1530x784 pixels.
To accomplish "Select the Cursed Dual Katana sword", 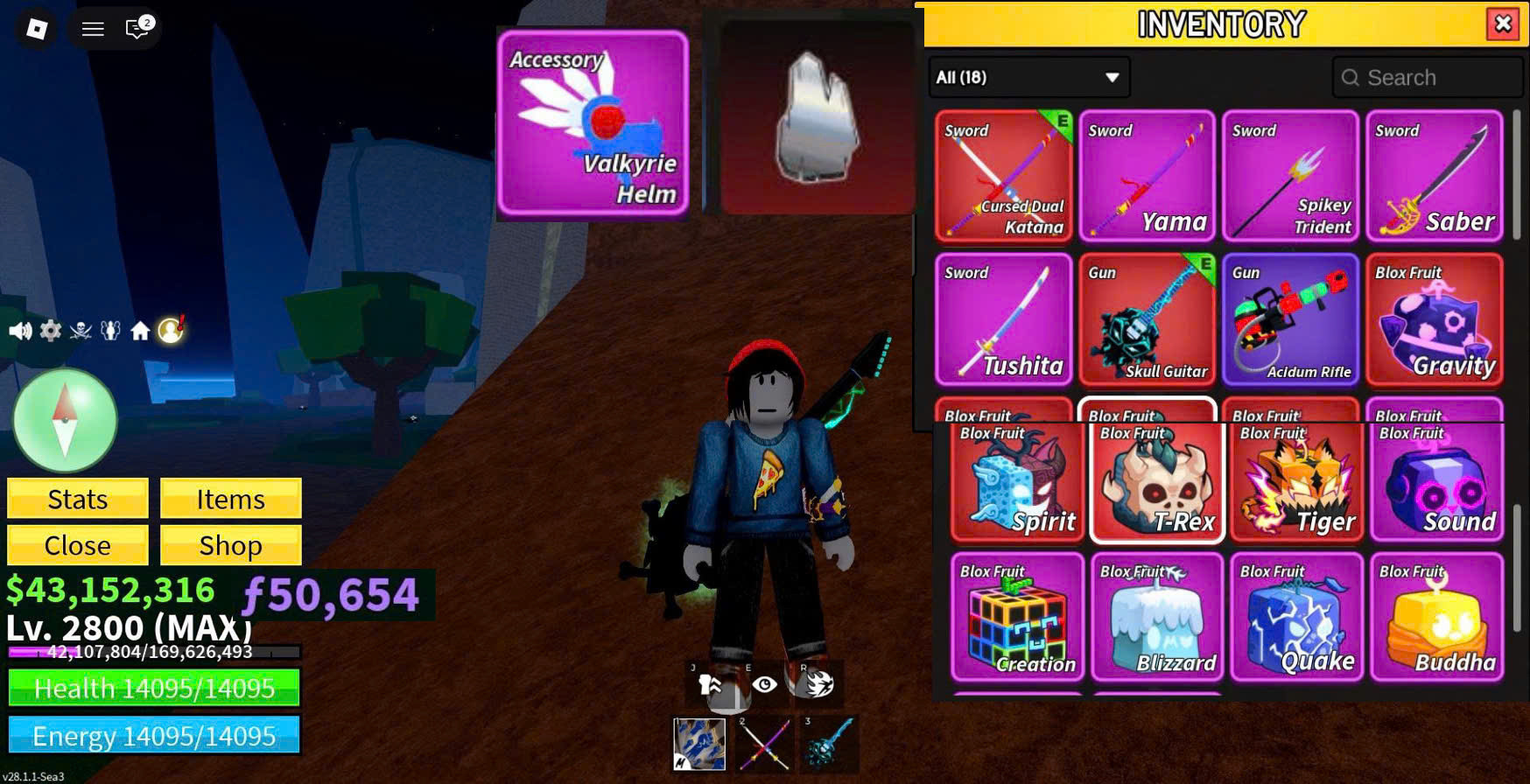I will point(1003,176).
